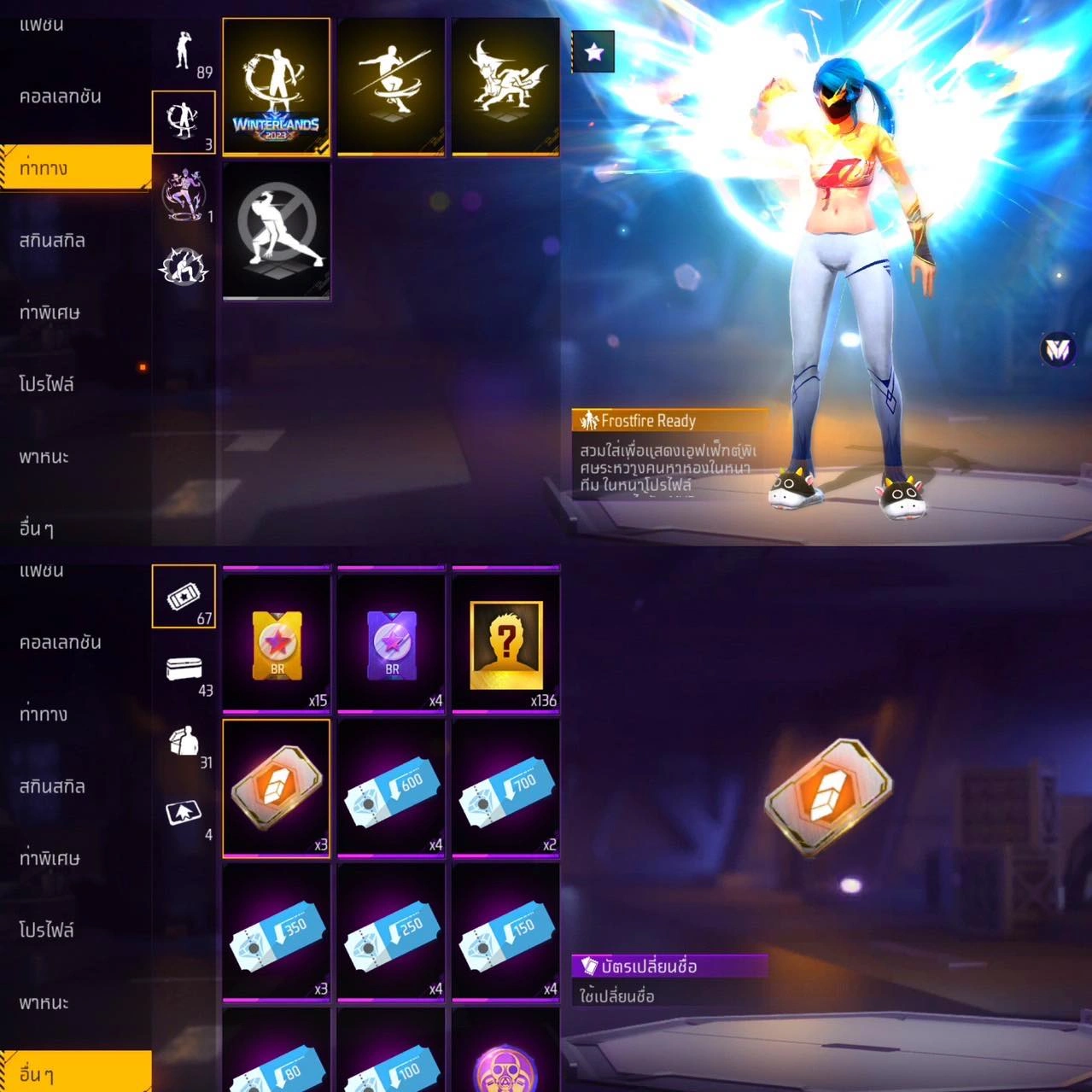This screenshot has height=1092, width=1092.
Task: Open the ticket sub-tab showing 67
Action: (x=184, y=597)
